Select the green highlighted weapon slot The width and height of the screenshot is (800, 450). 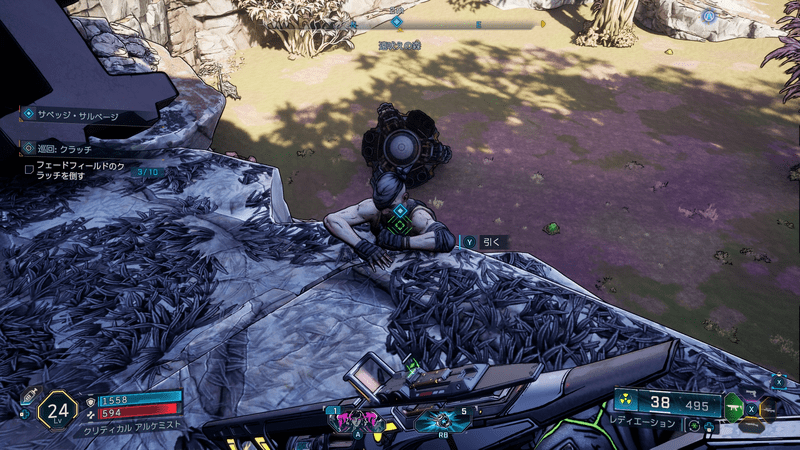tap(734, 407)
